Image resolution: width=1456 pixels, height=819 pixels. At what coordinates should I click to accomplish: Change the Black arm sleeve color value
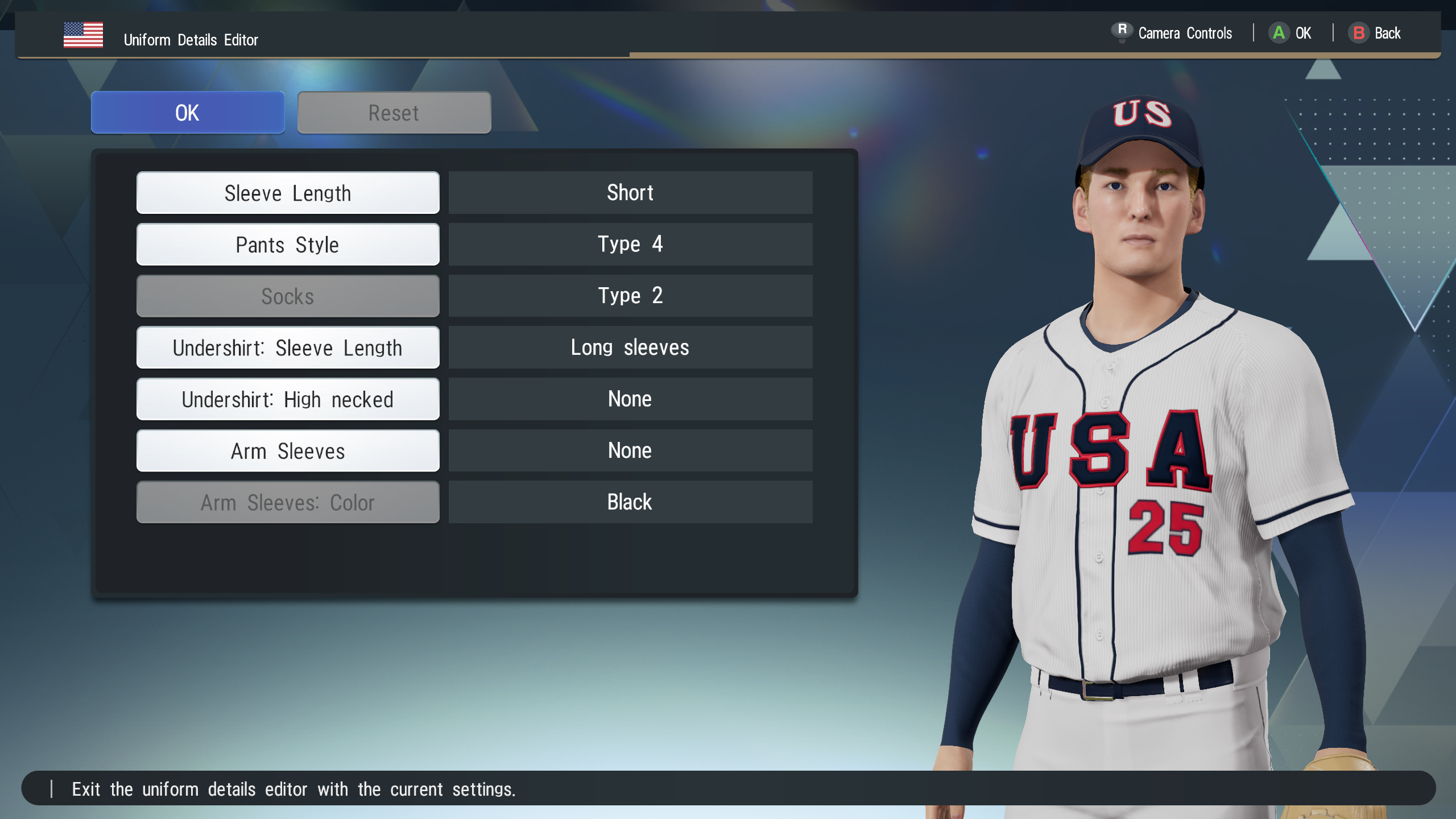(x=630, y=503)
